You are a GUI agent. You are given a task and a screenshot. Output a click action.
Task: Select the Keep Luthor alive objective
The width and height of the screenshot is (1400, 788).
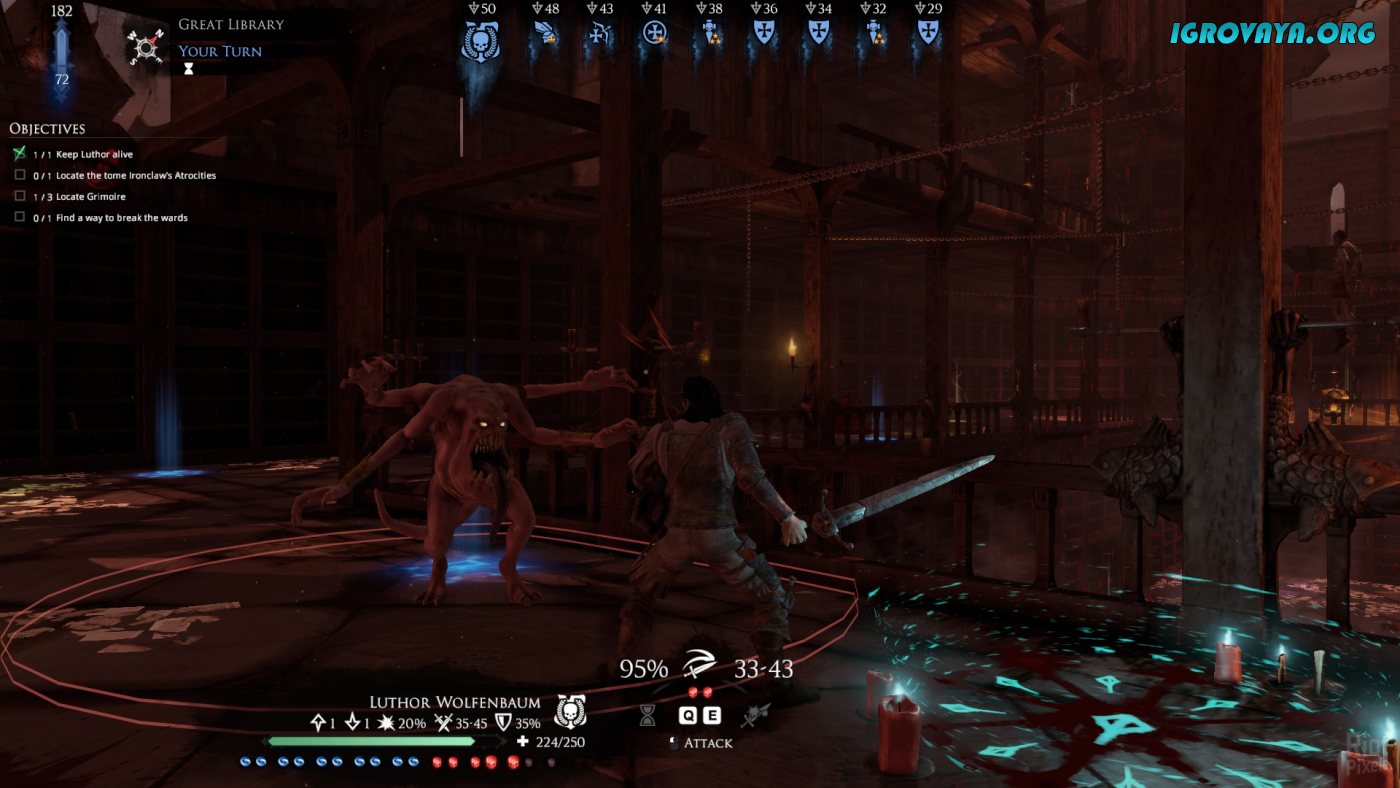coord(94,155)
